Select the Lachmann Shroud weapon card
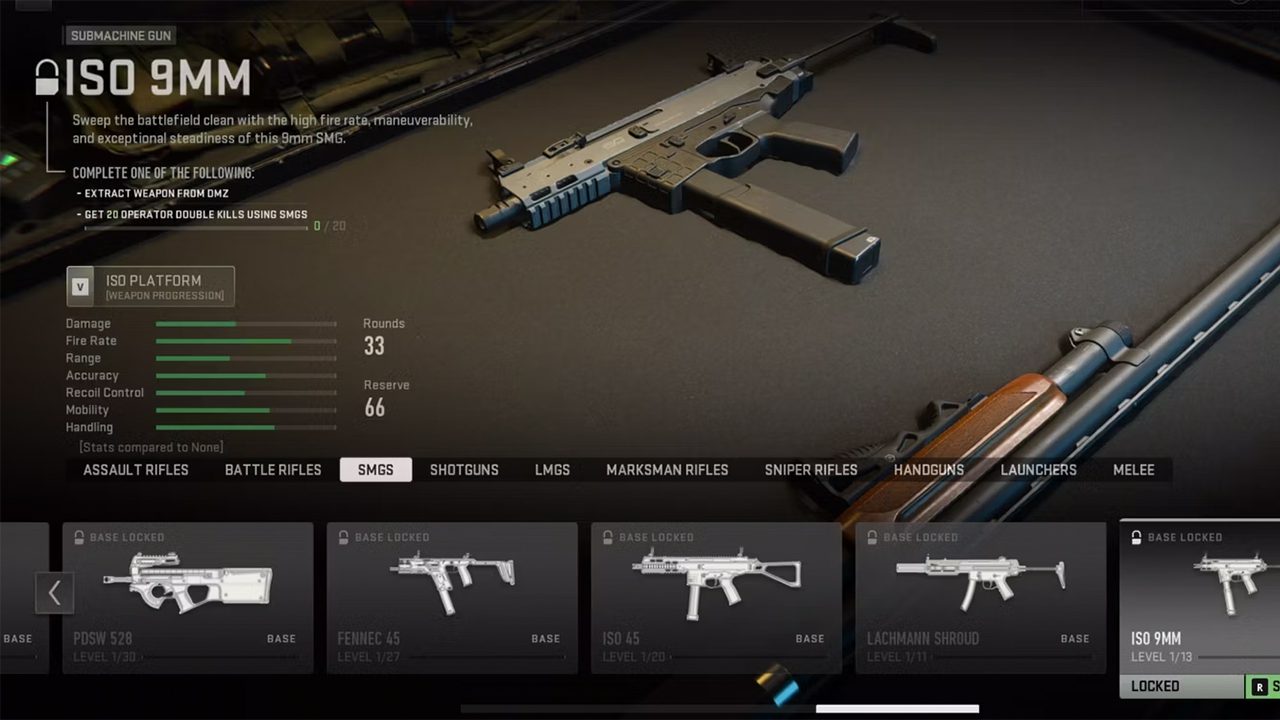This screenshot has height=720, width=1280. tap(980, 597)
